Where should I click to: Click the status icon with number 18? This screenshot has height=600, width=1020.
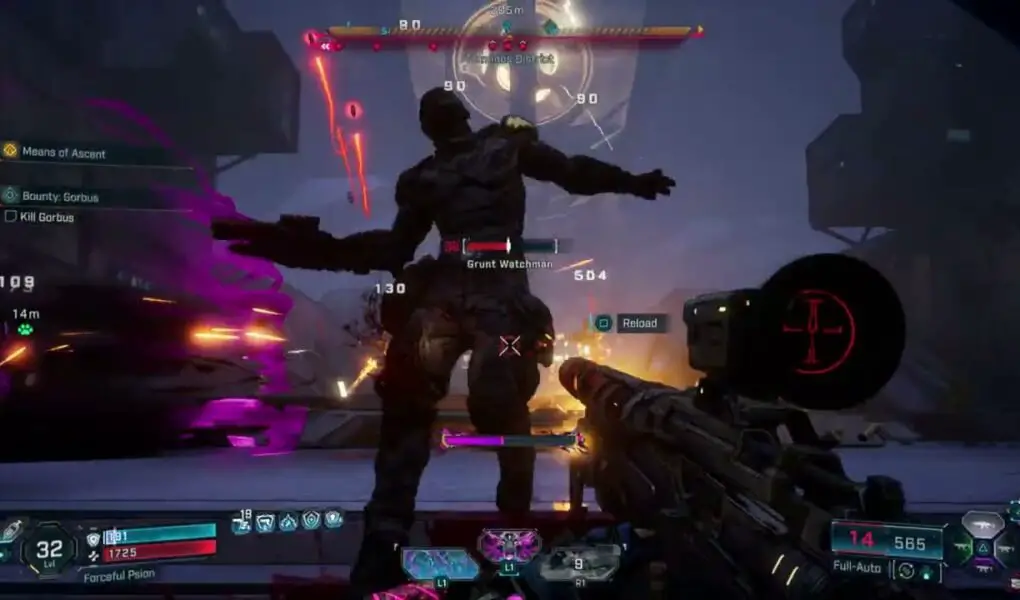[x=241, y=519]
